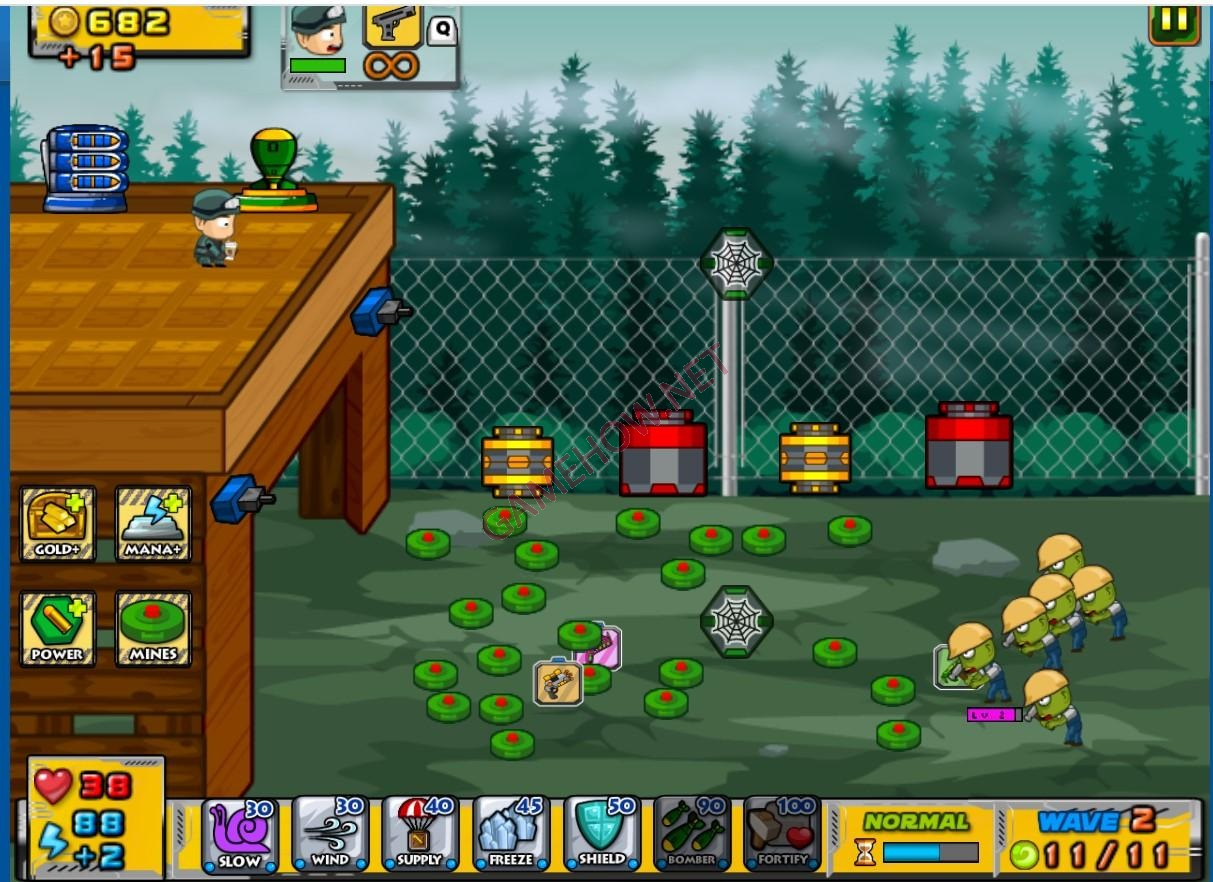1213x882 pixels.
Task: Buy the Gold+ upgrade
Action: [58, 524]
